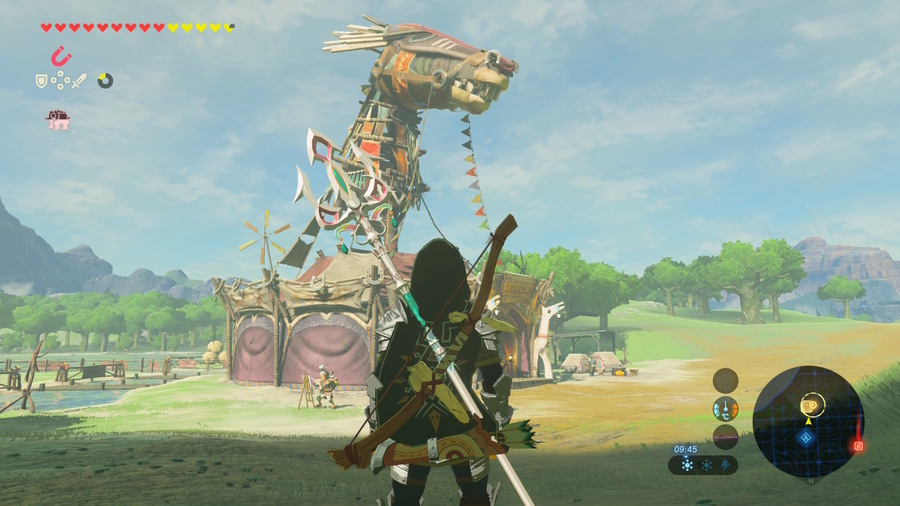The image size is (900, 506).
Task: Click the shield quick-select icon
Action: coord(42,80)
